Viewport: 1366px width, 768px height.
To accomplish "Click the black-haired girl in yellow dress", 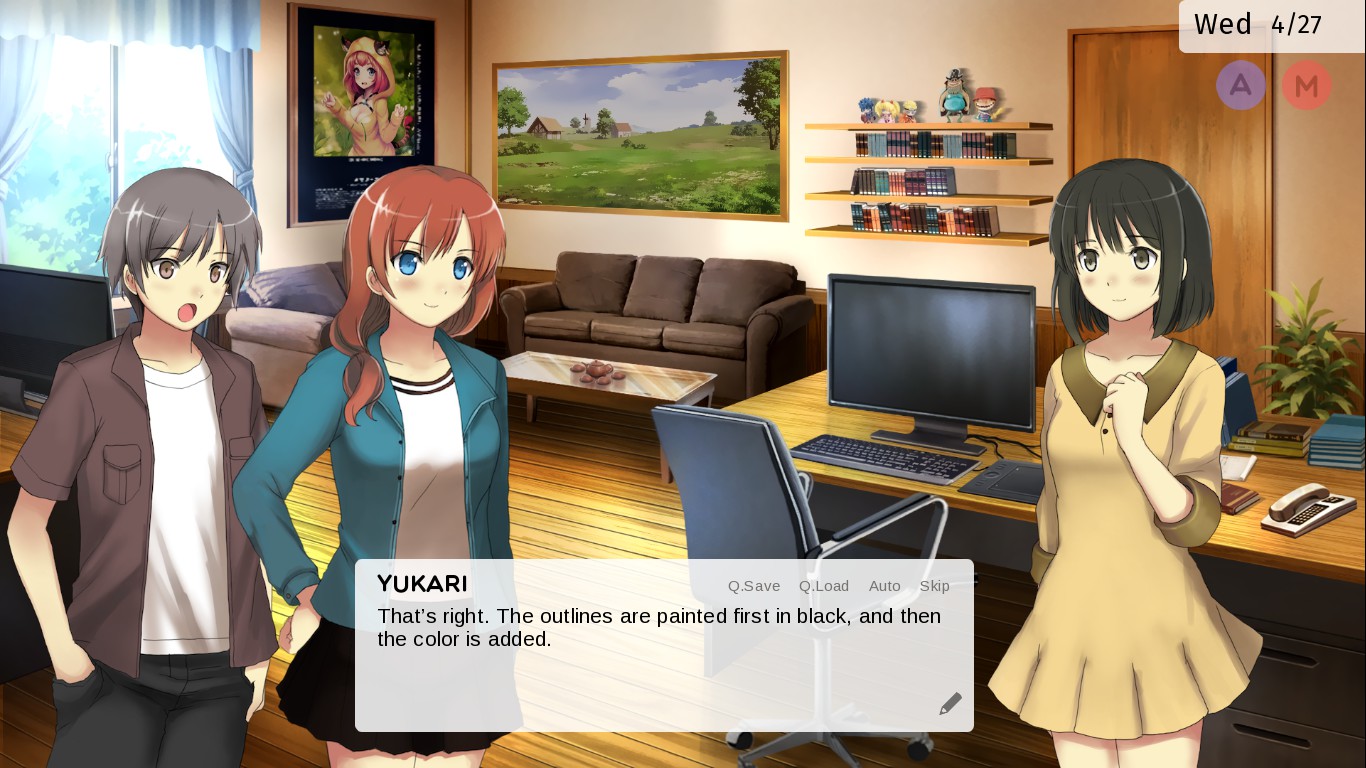I will (x=1120, y=400).
